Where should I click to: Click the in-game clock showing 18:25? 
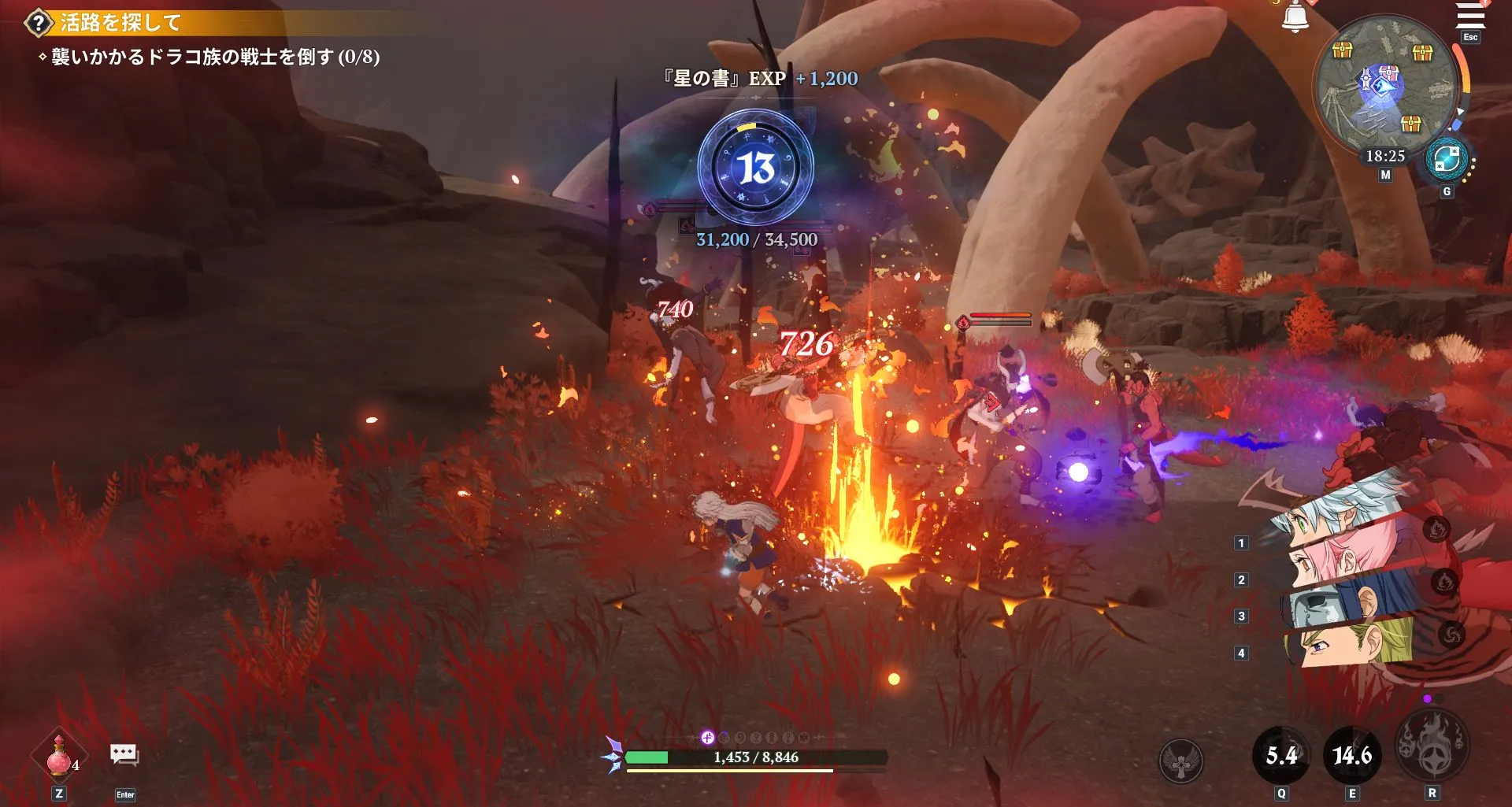[x=1386, y=155]
